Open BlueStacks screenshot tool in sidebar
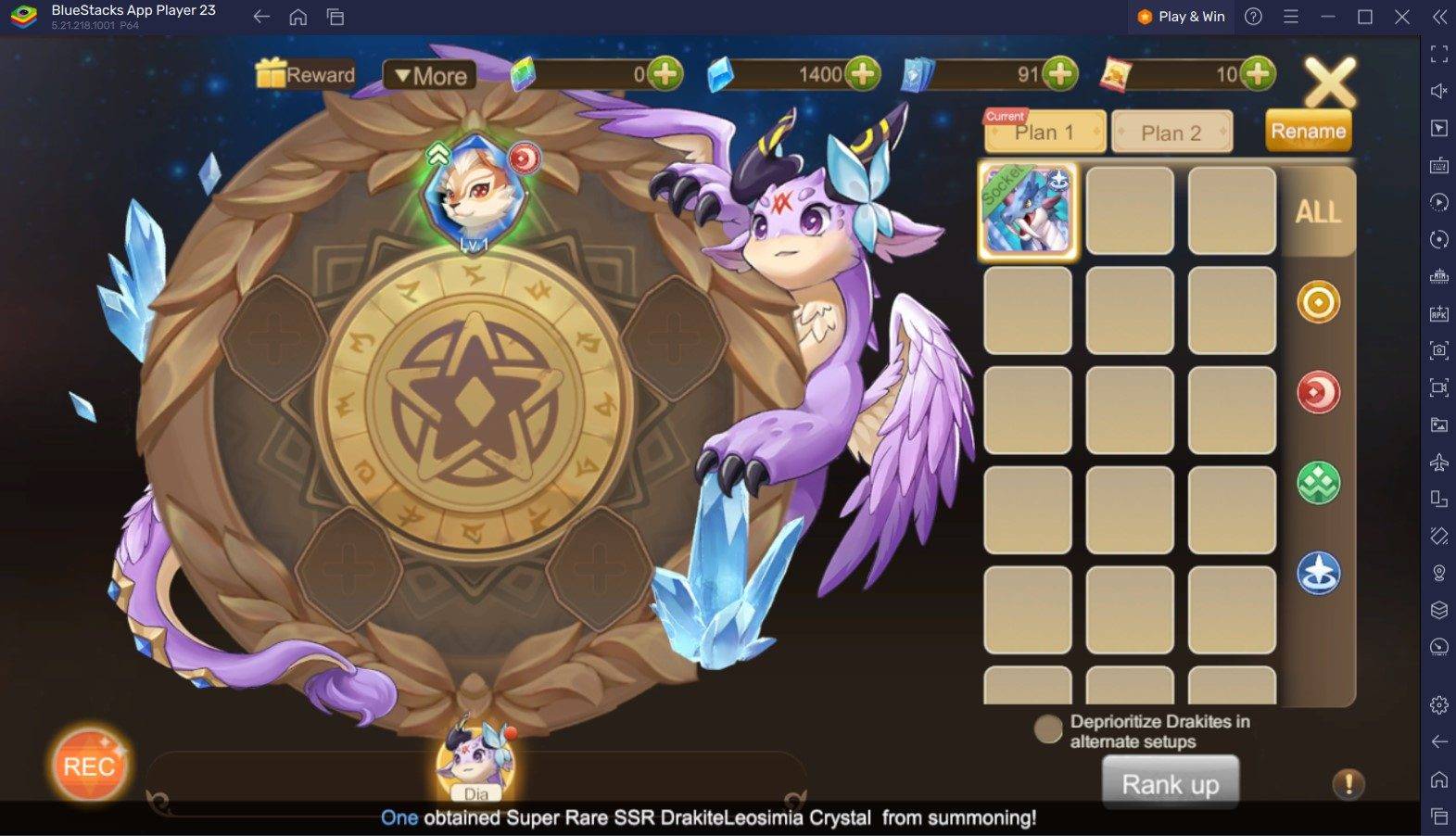1456x836 pixels. [1439, 352]
